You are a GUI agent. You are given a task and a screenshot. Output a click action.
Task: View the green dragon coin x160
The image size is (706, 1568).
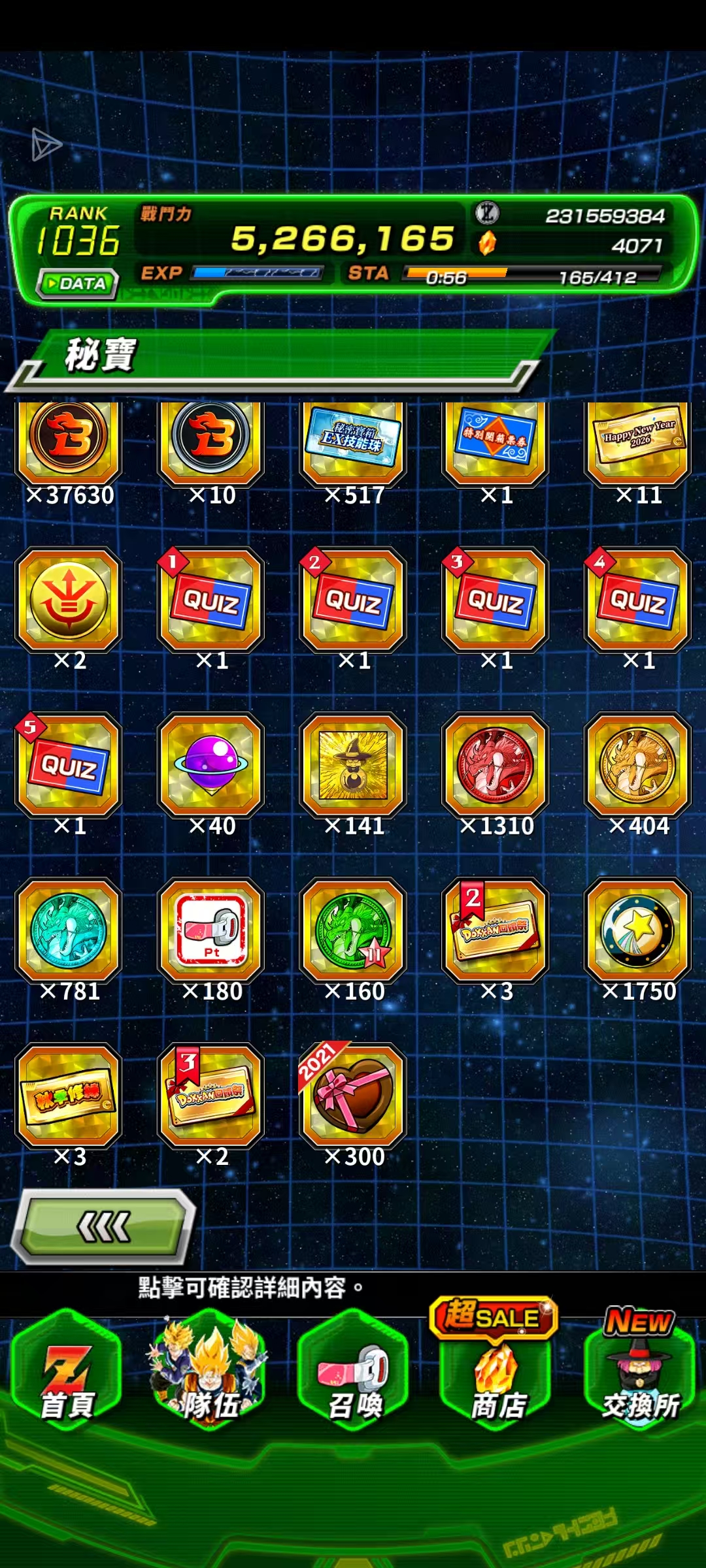click(x=354, y=930)
